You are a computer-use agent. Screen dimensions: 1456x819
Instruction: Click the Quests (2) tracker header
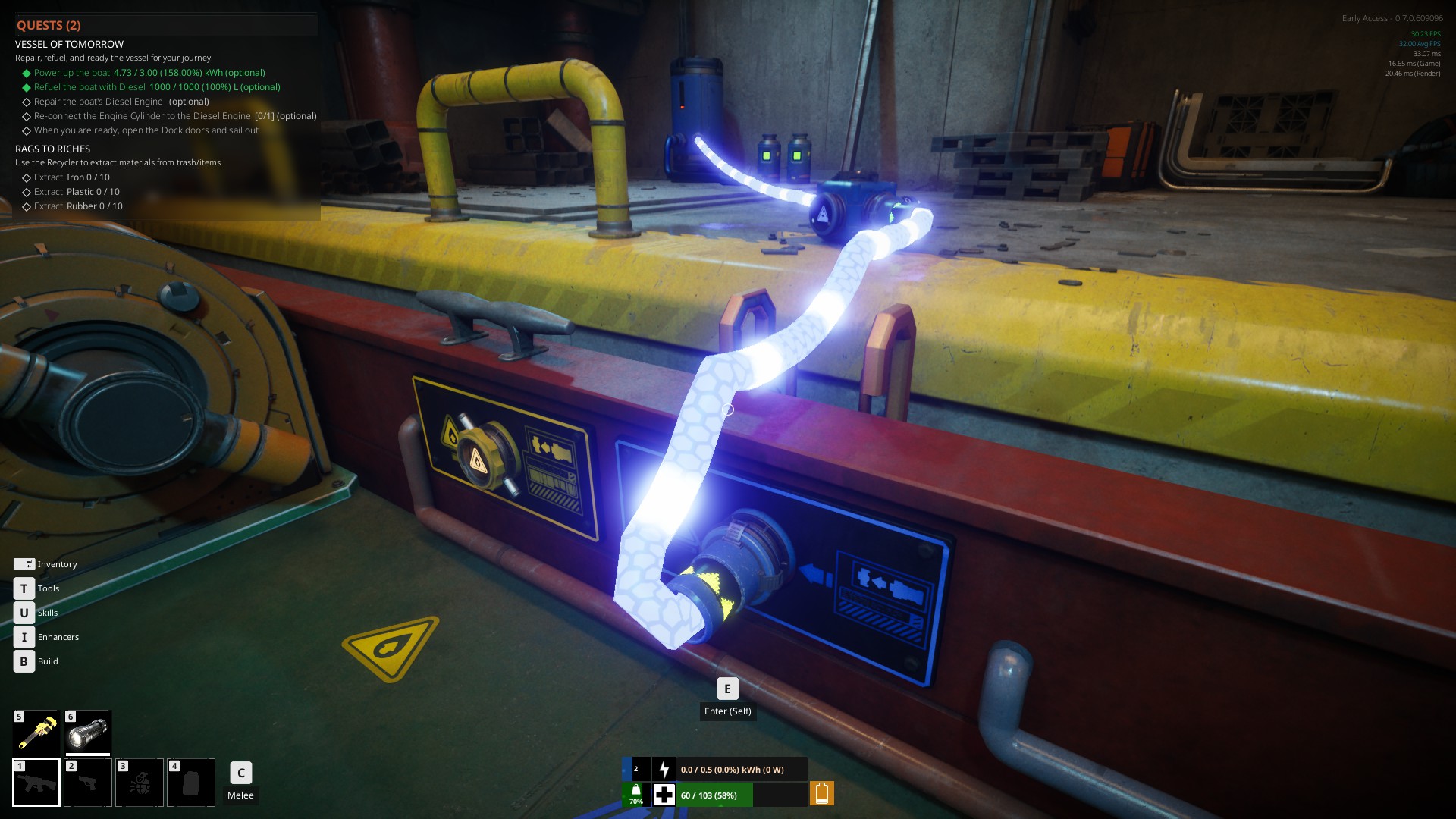coord(49,26)
